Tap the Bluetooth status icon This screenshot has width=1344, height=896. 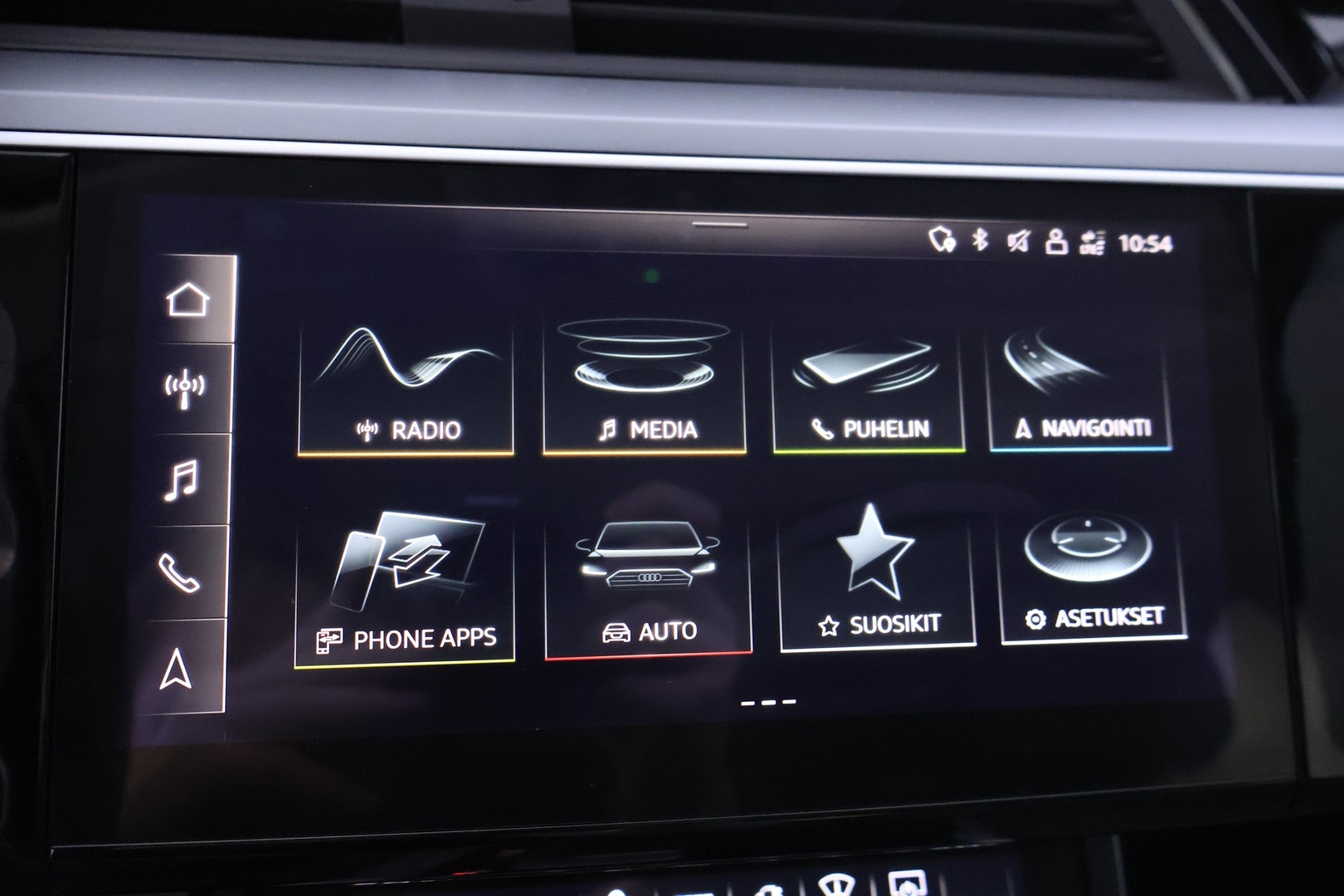pos(979,241)
